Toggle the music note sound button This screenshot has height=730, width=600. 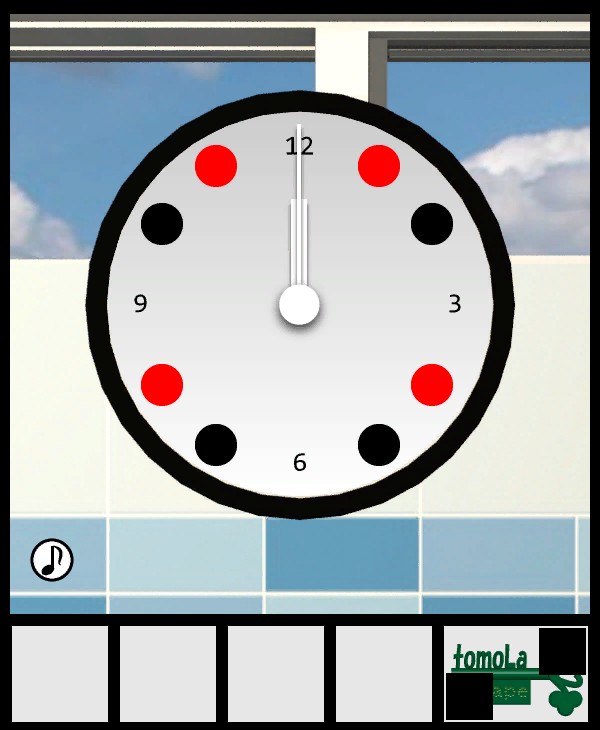52,559
